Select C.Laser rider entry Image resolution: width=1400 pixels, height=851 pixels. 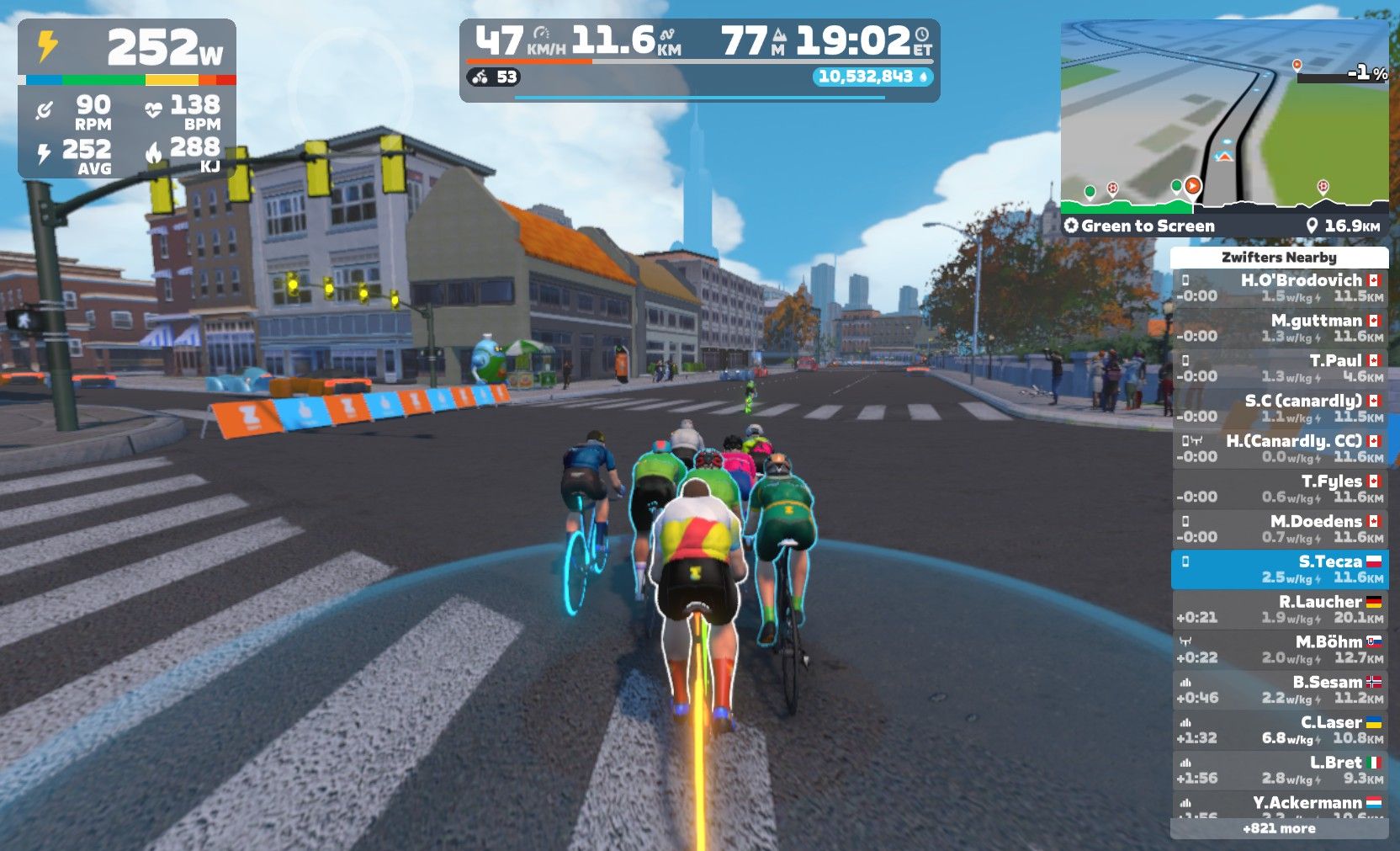click(1279, 730)
